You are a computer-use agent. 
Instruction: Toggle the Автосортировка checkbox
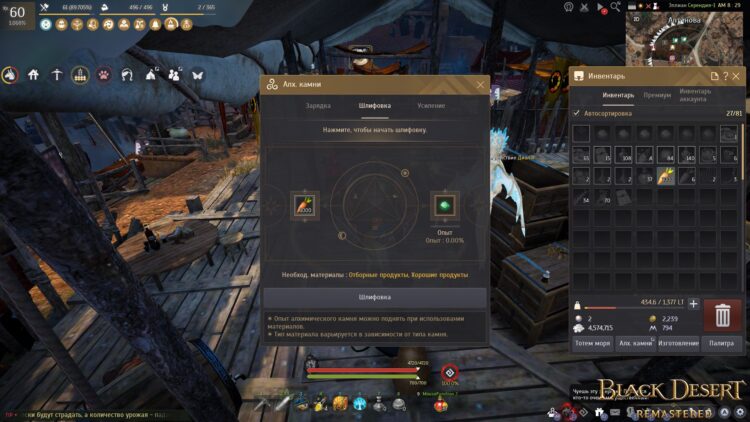point(576,113)
